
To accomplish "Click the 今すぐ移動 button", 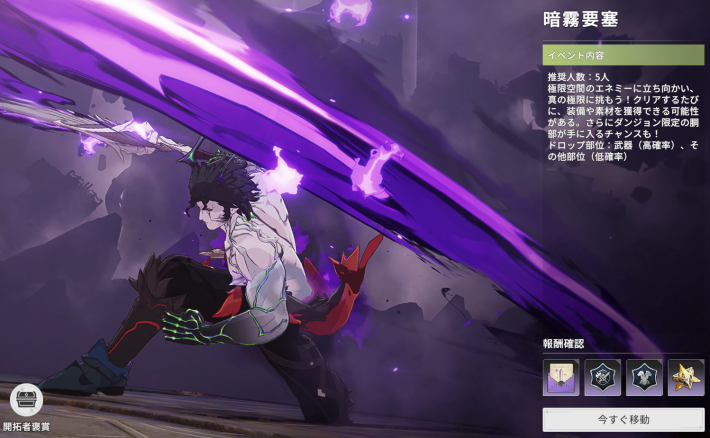I will 624,418.
